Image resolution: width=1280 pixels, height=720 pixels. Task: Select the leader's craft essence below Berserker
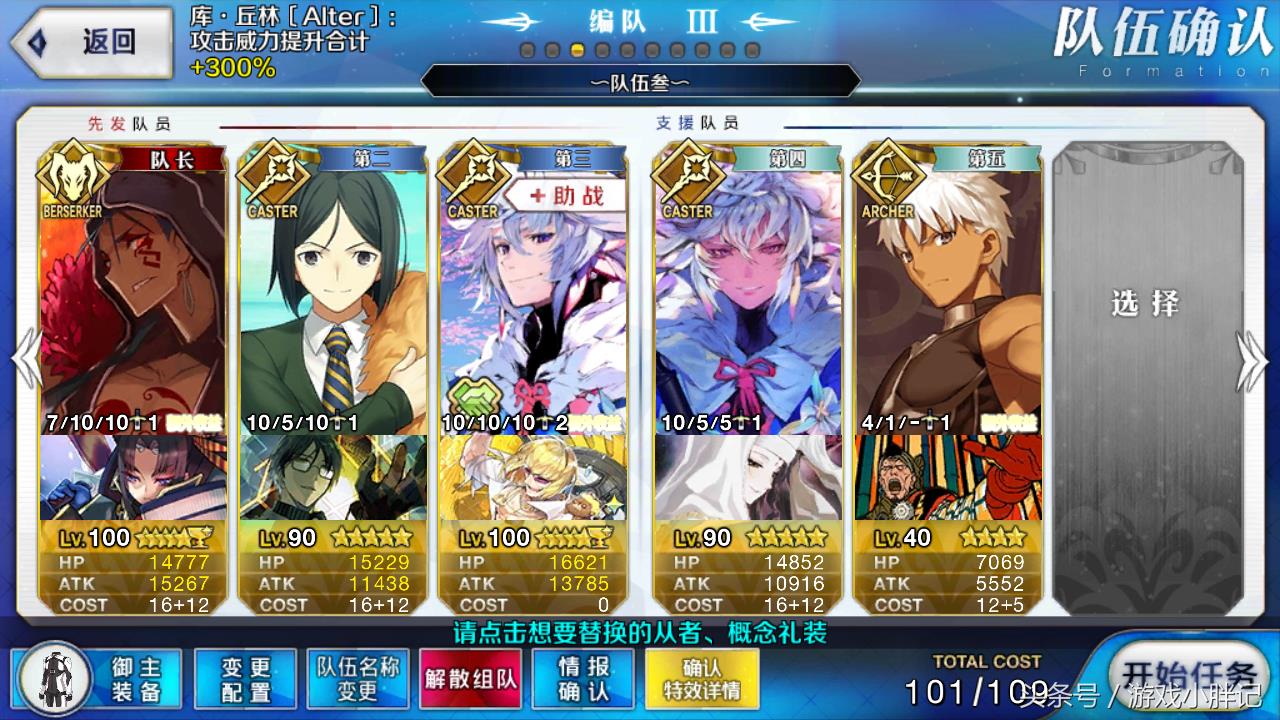[x=133, y=478]
